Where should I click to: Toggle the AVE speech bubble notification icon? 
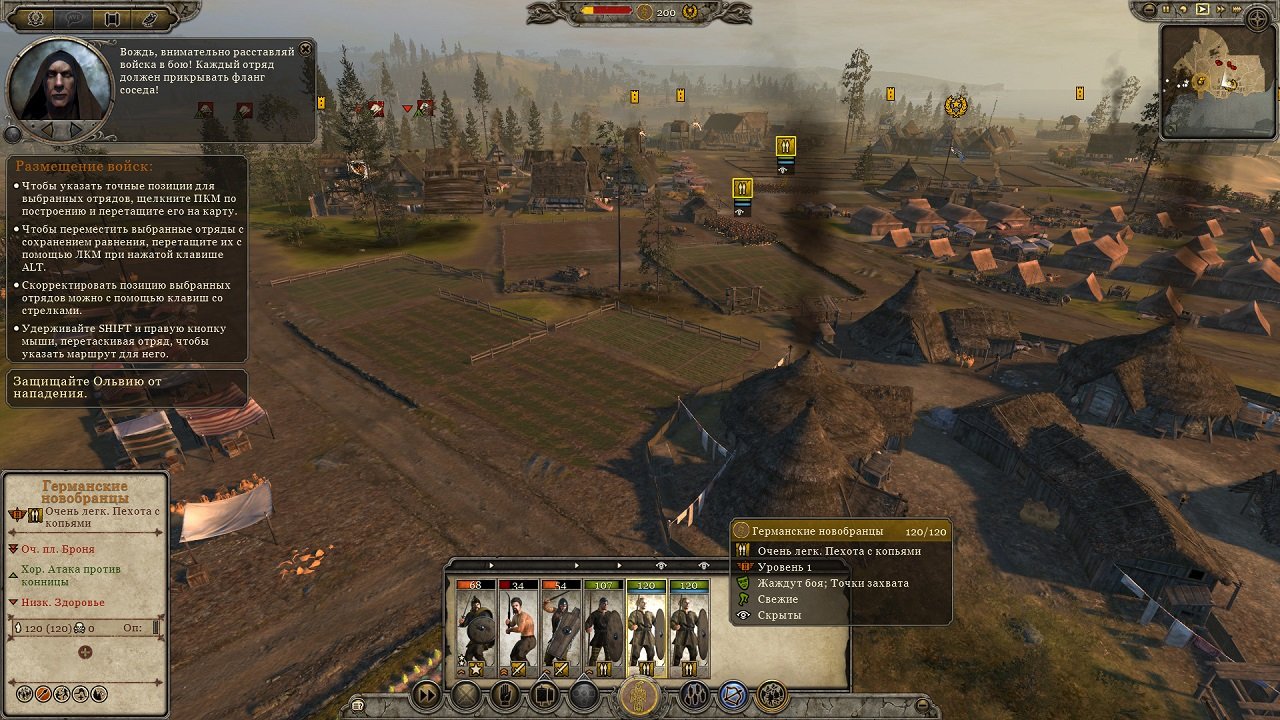pos(73,19)
